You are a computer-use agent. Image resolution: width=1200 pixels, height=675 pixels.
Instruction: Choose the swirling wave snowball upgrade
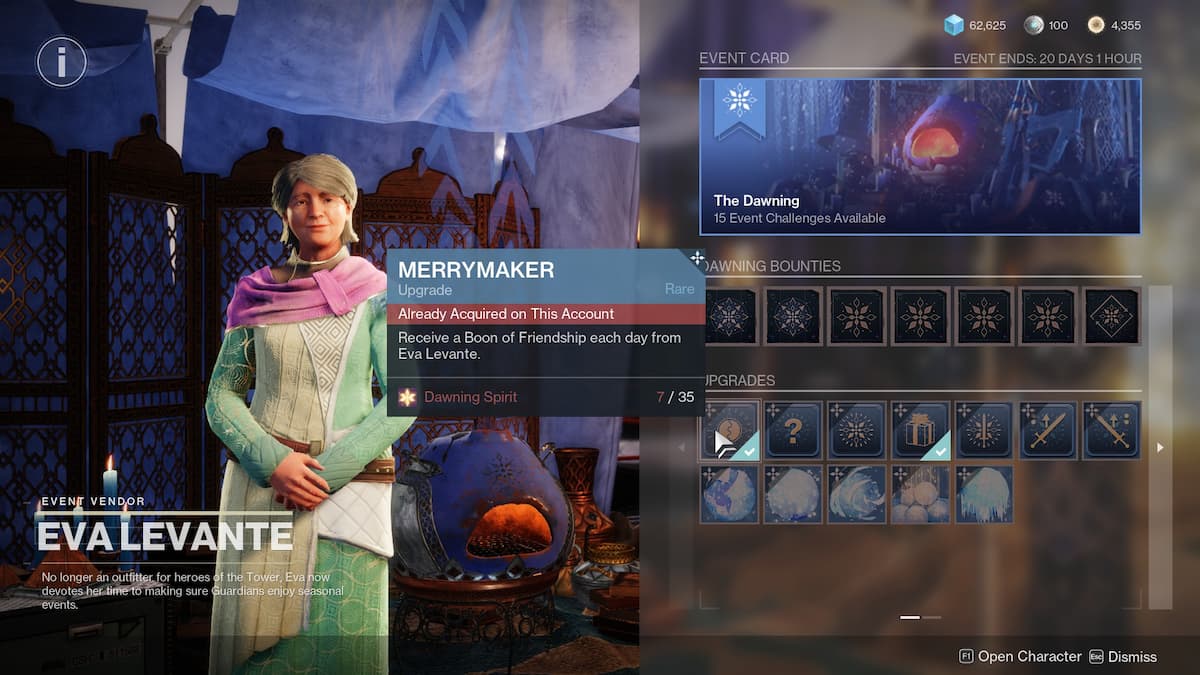[857, 494]
